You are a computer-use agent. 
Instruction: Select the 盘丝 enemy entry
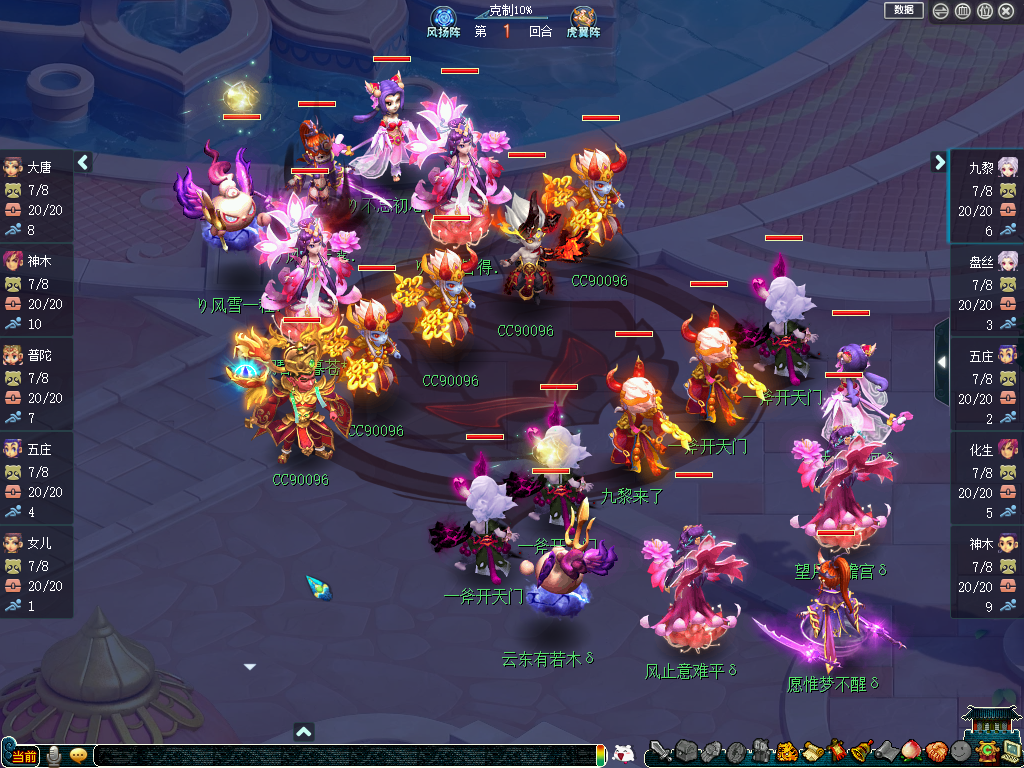[987, 291]
